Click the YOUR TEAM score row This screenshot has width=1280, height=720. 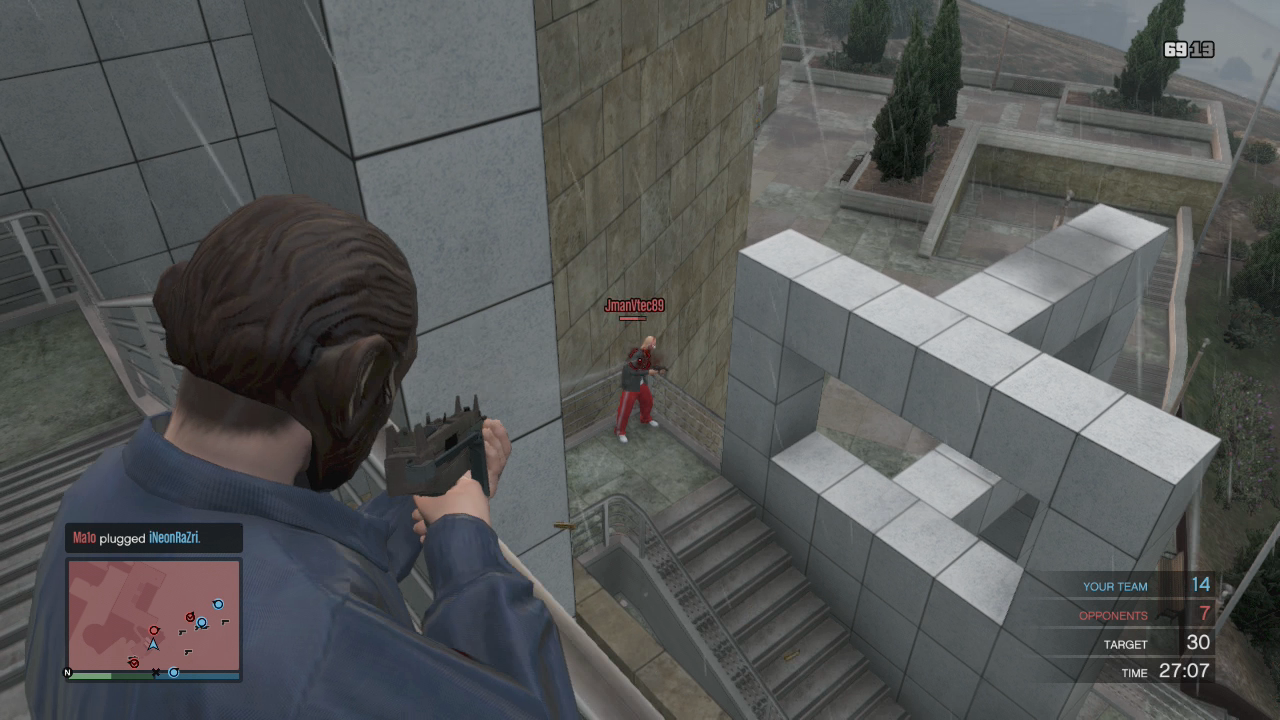1115,586
